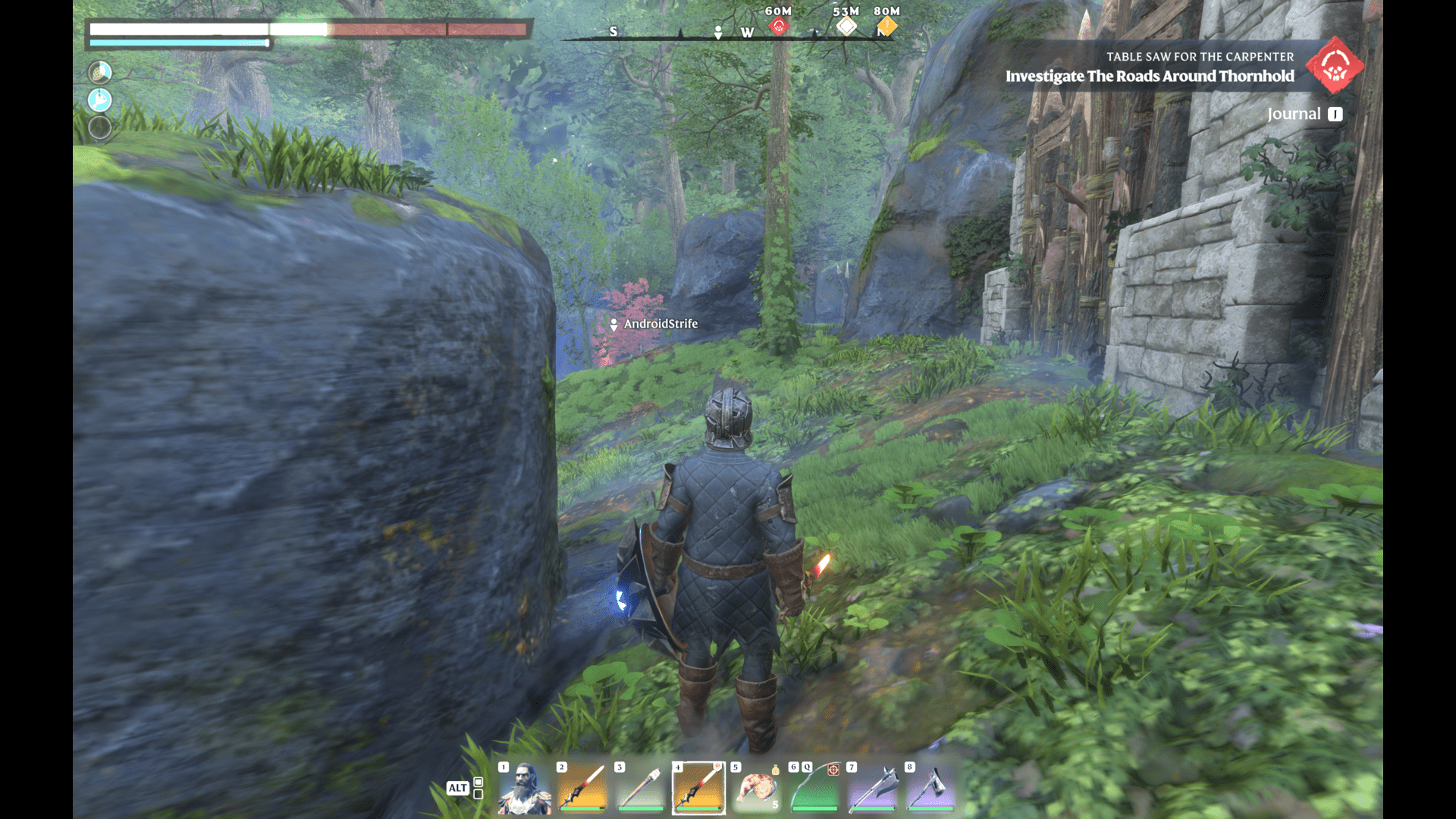Toggle the food buff icon below the health bar

99,72
